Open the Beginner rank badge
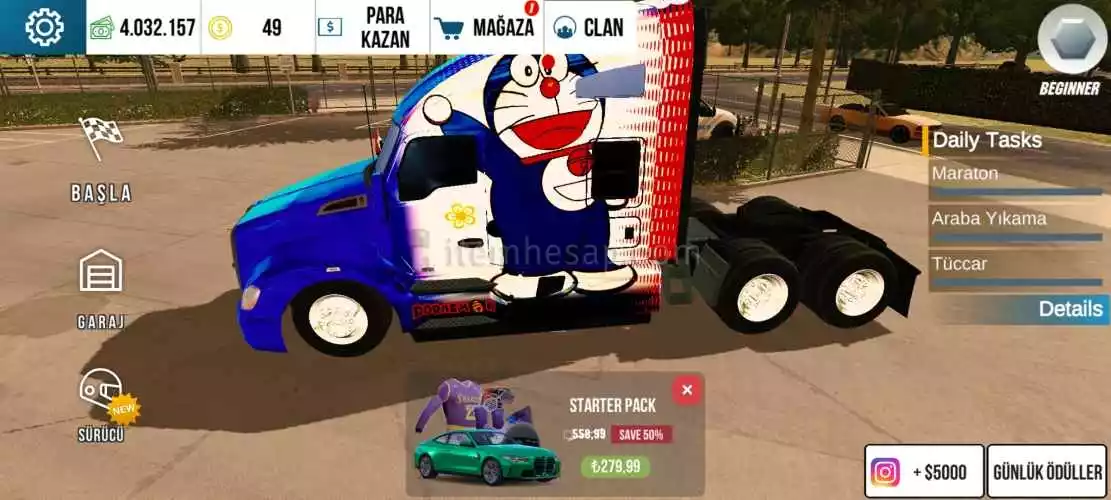Viewport: 1111px width, 500px height. pos(1071,46)
